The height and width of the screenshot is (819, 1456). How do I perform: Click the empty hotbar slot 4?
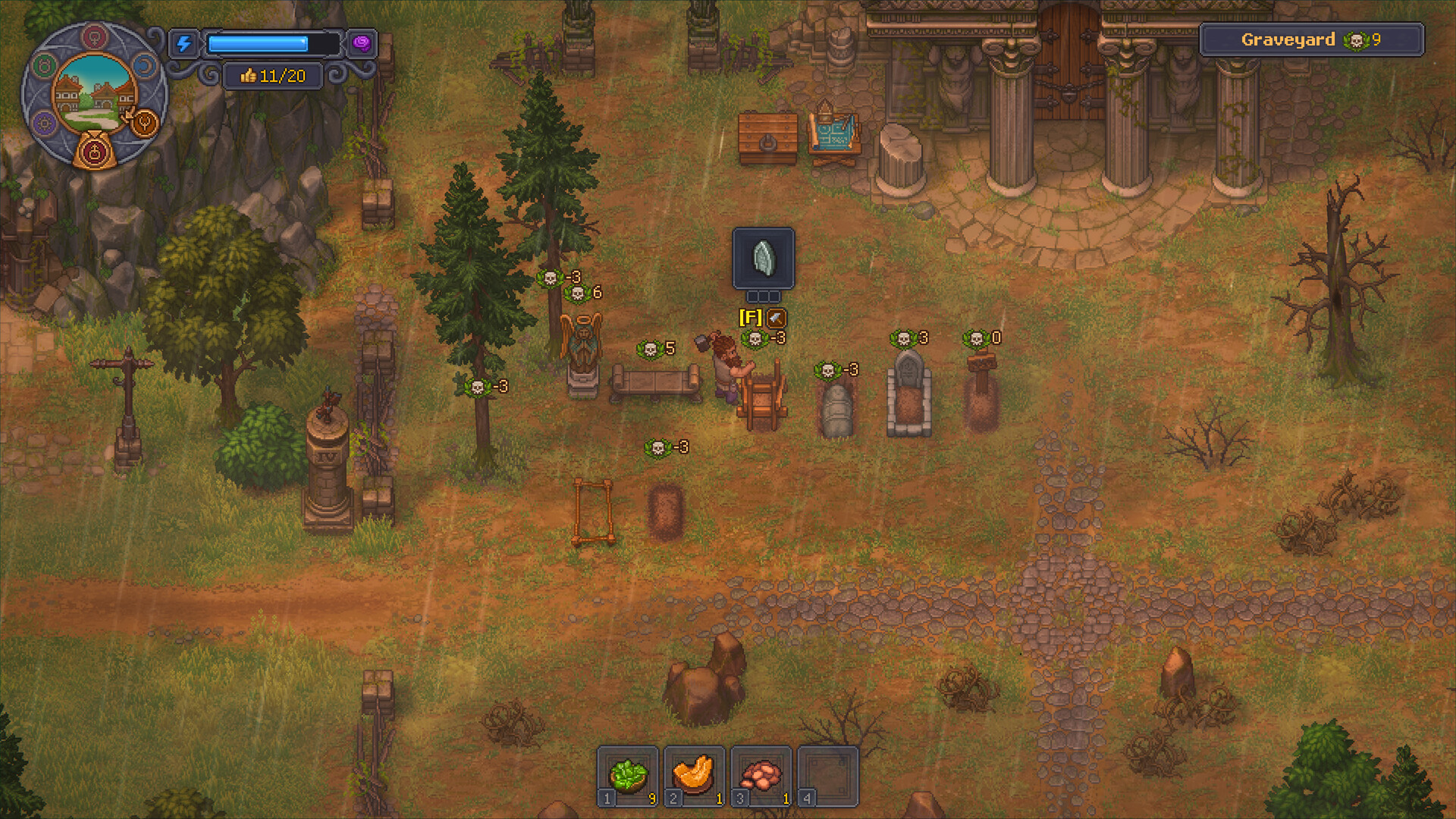click(x=827, y=775)
